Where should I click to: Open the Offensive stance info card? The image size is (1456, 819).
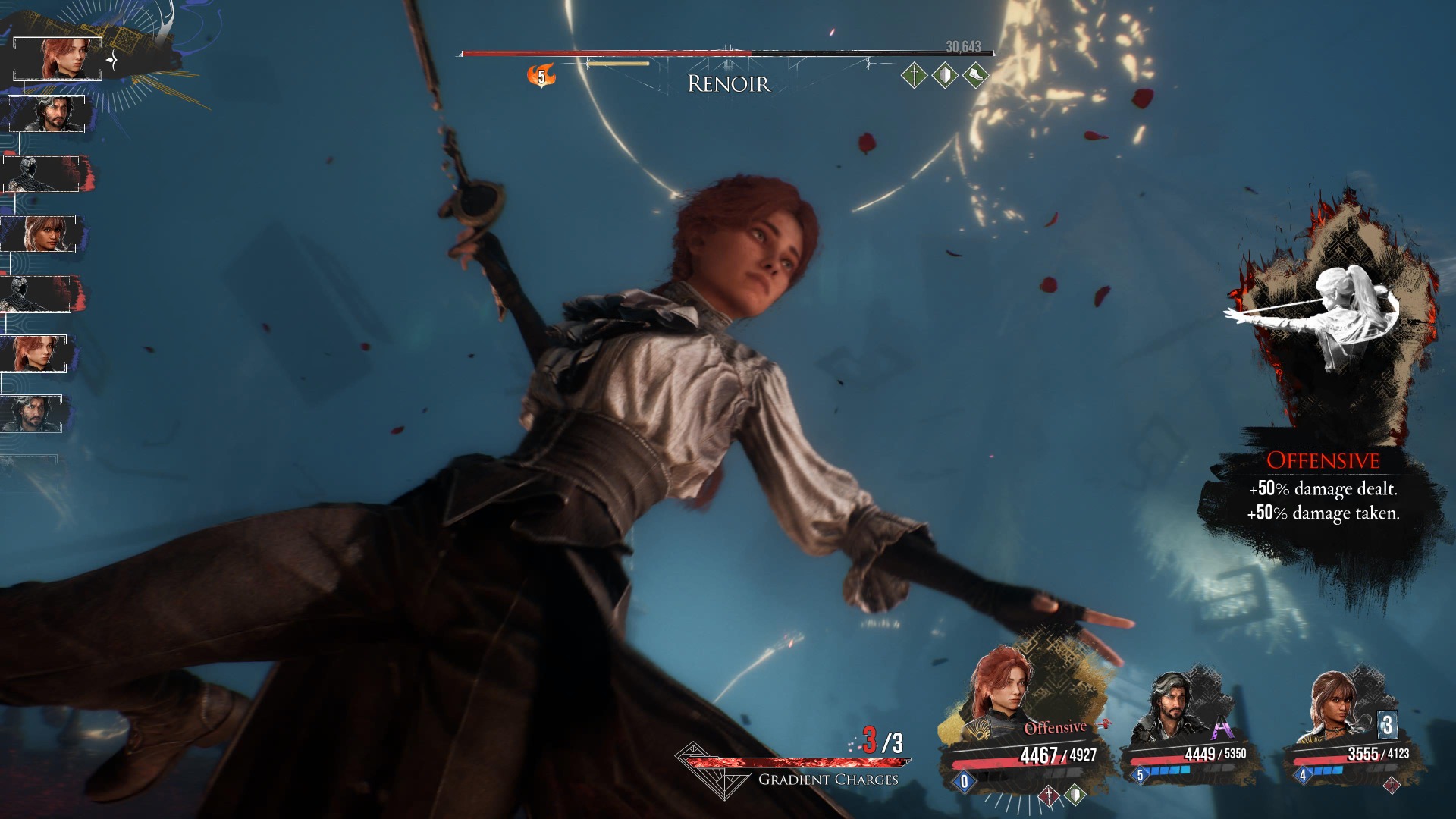click(x=1323, y=485)
